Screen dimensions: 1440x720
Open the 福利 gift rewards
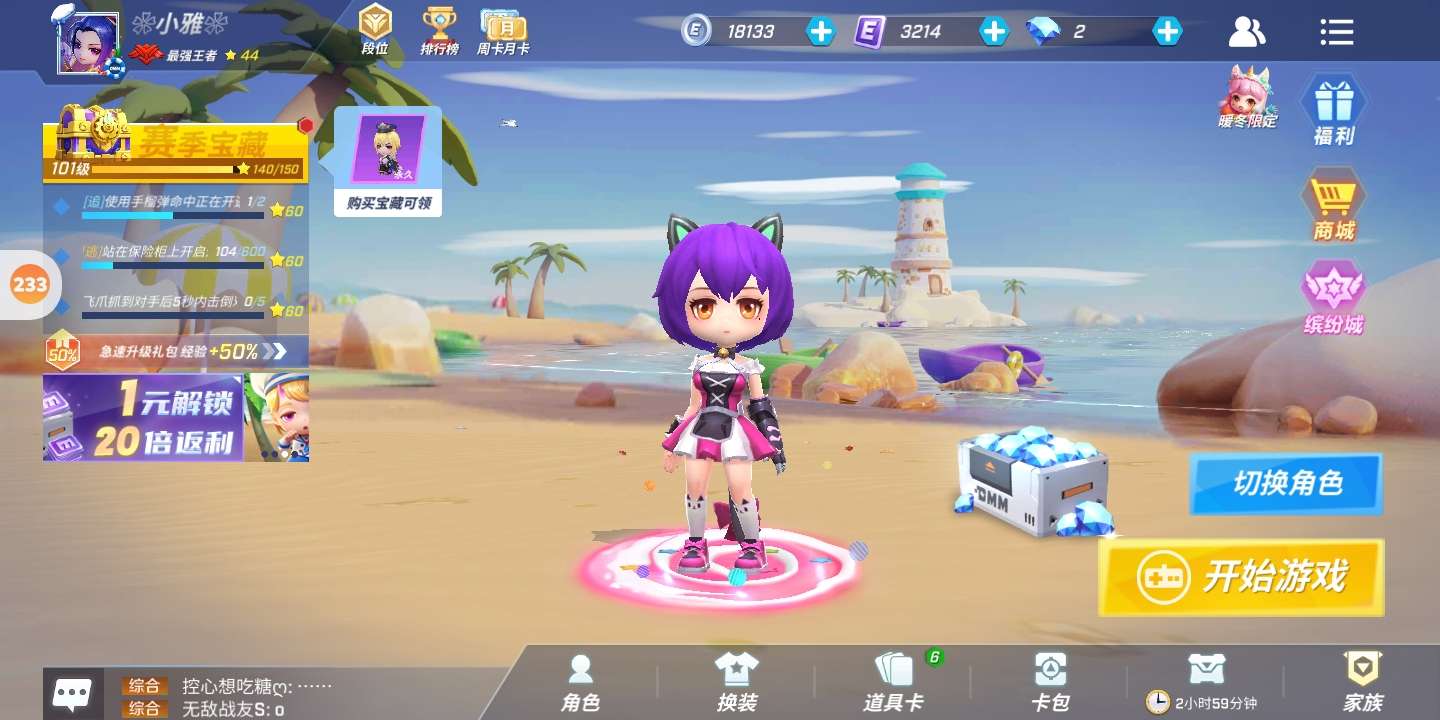[1333, 111]
